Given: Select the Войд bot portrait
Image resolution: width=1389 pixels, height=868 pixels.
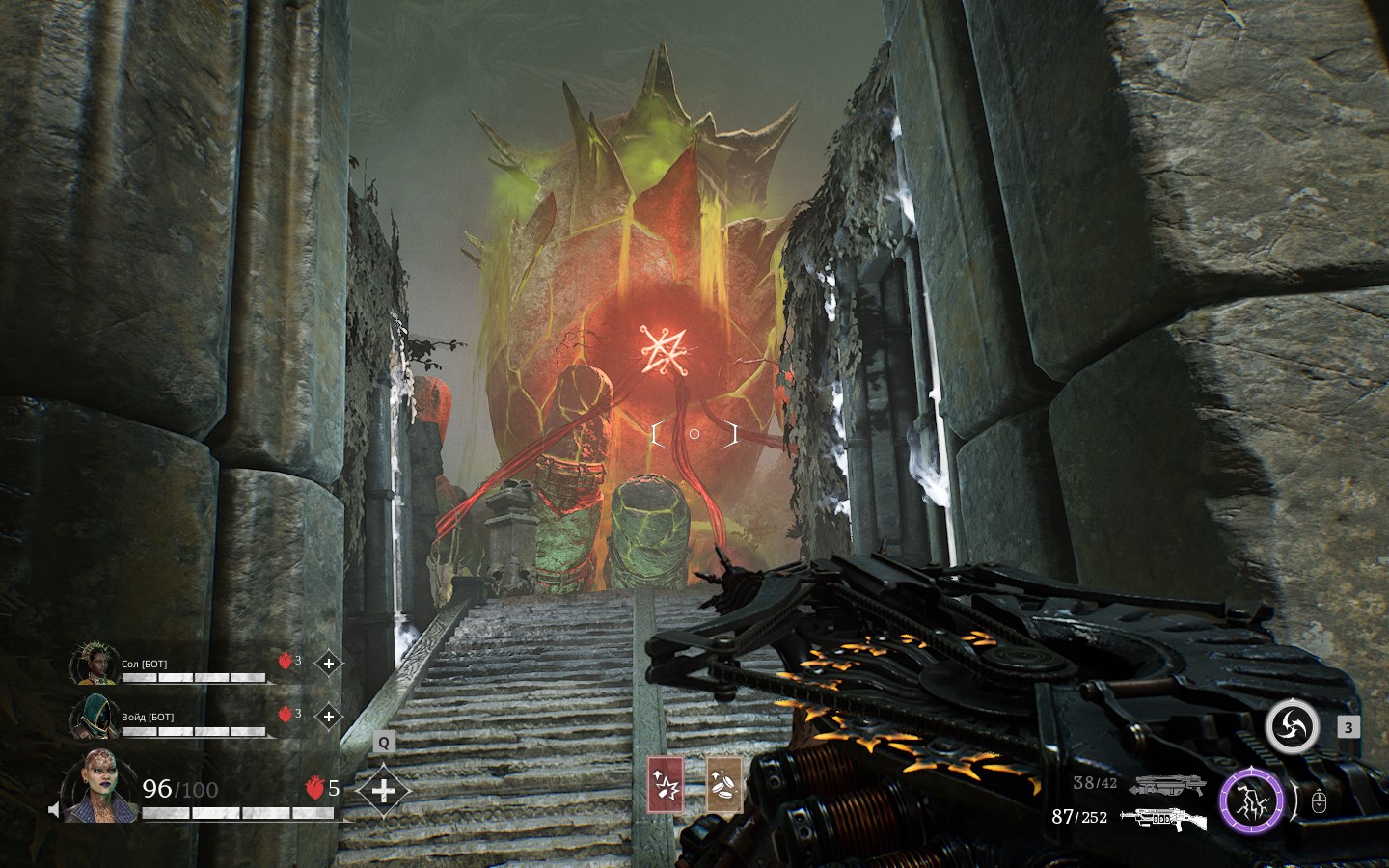Looking at the screenshot, I should 94,717.
